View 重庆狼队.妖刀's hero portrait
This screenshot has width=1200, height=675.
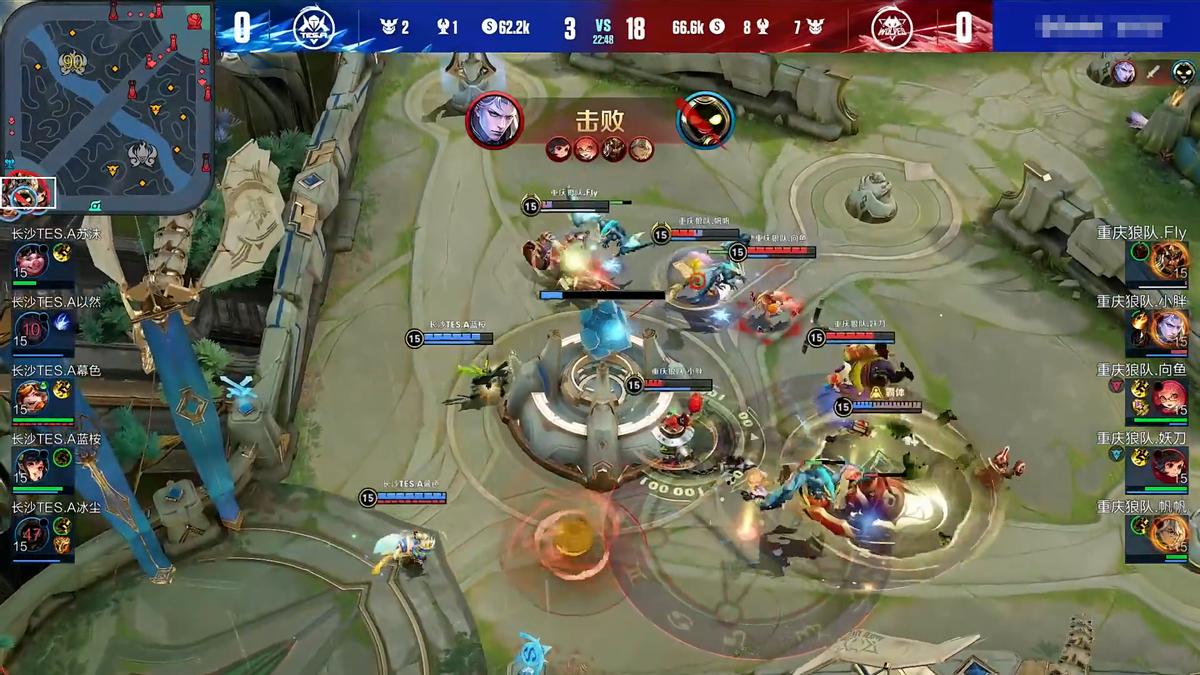(x=1167, y=465)
